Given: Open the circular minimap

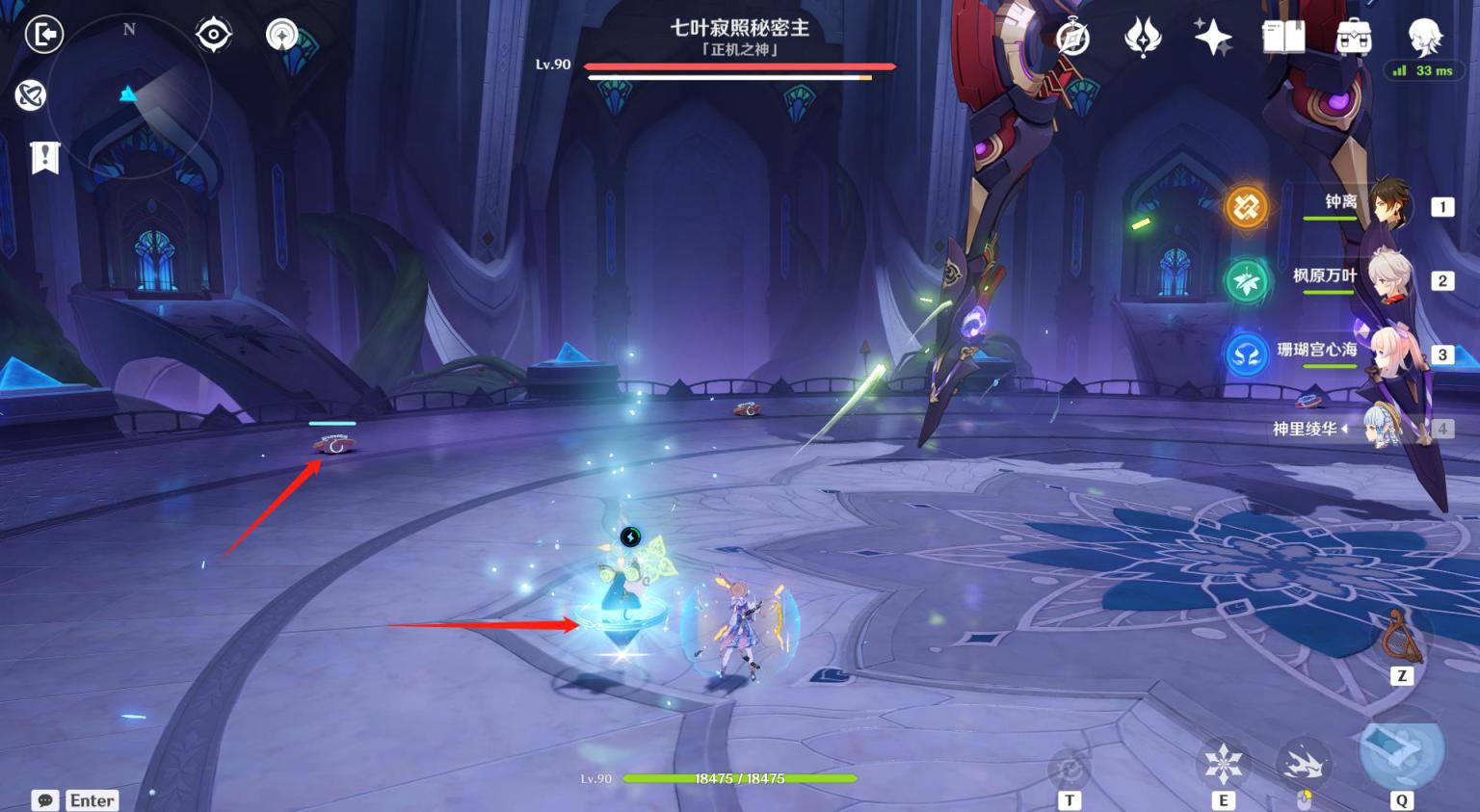Looking at the screenshot, I should click(x=129, y=95).
